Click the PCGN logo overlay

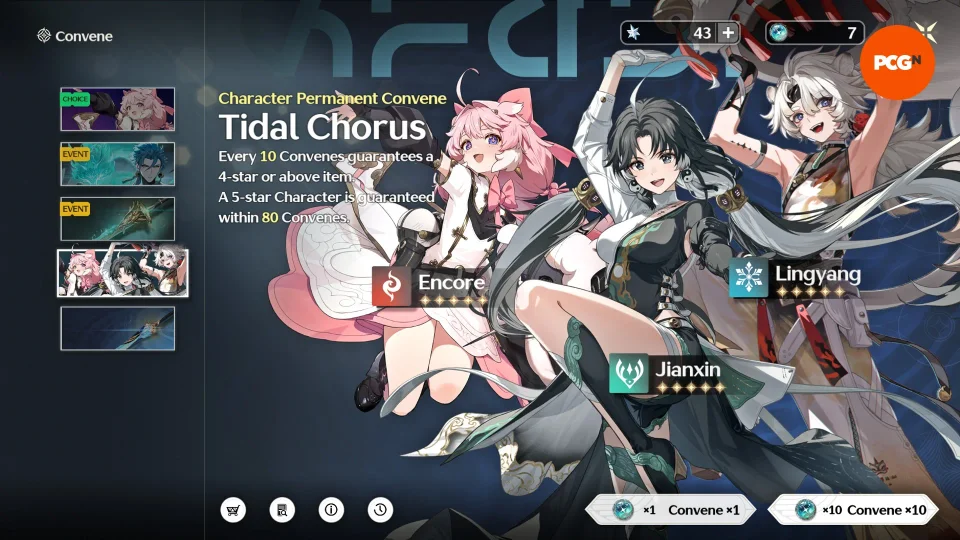tap(896, 62)
